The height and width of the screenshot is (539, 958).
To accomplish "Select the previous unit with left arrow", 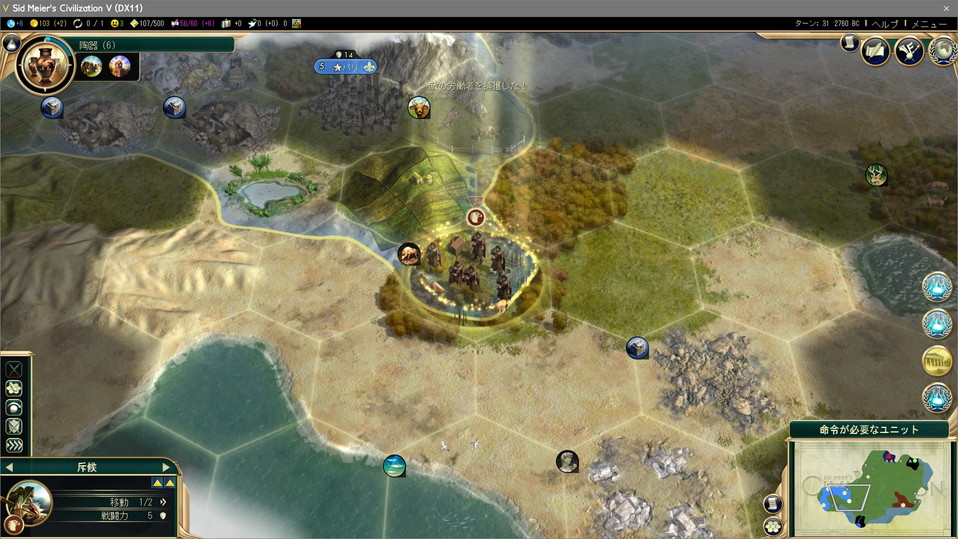I will [x=9, y=467].
